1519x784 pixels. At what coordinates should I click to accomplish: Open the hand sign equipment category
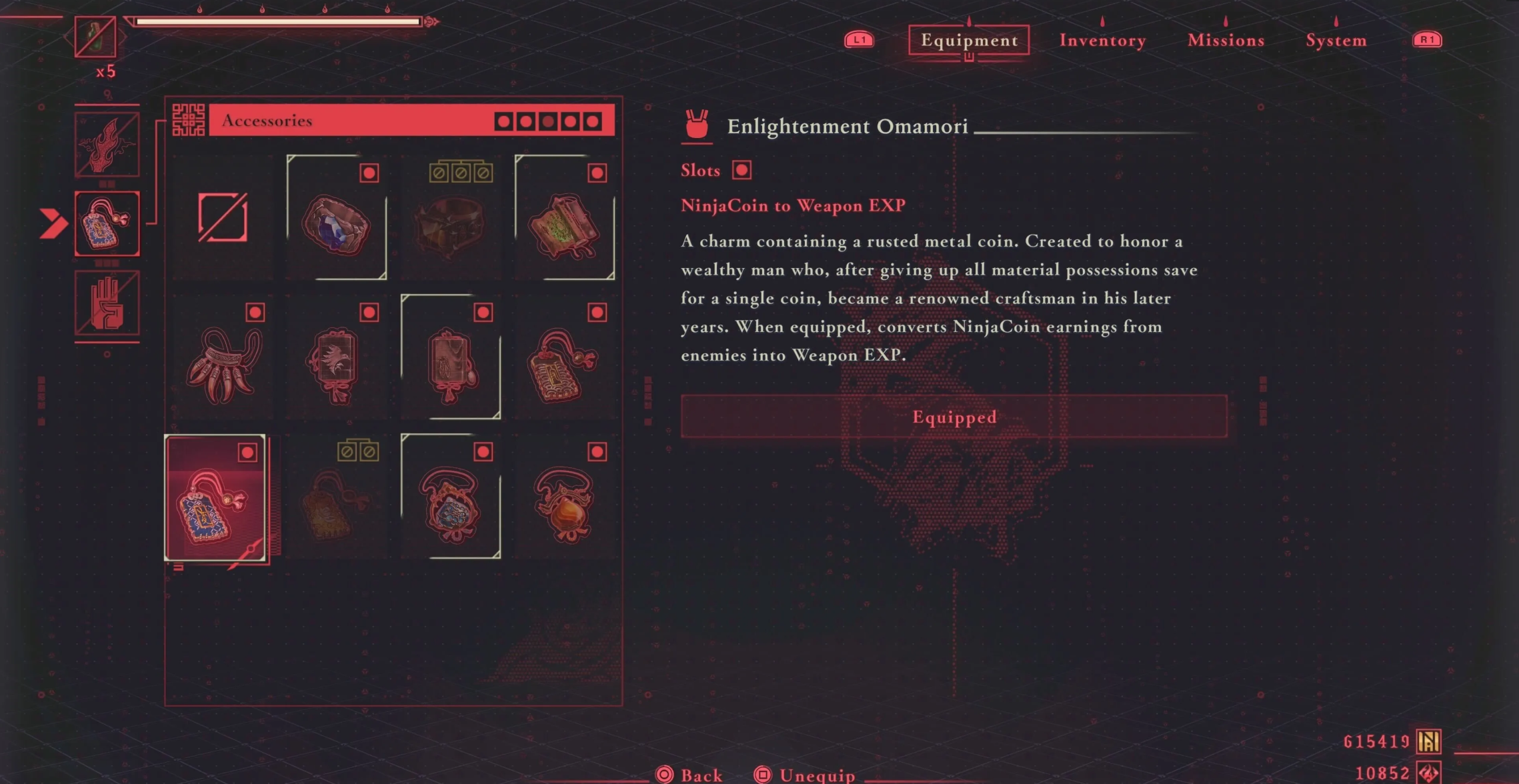pos(107,303)
